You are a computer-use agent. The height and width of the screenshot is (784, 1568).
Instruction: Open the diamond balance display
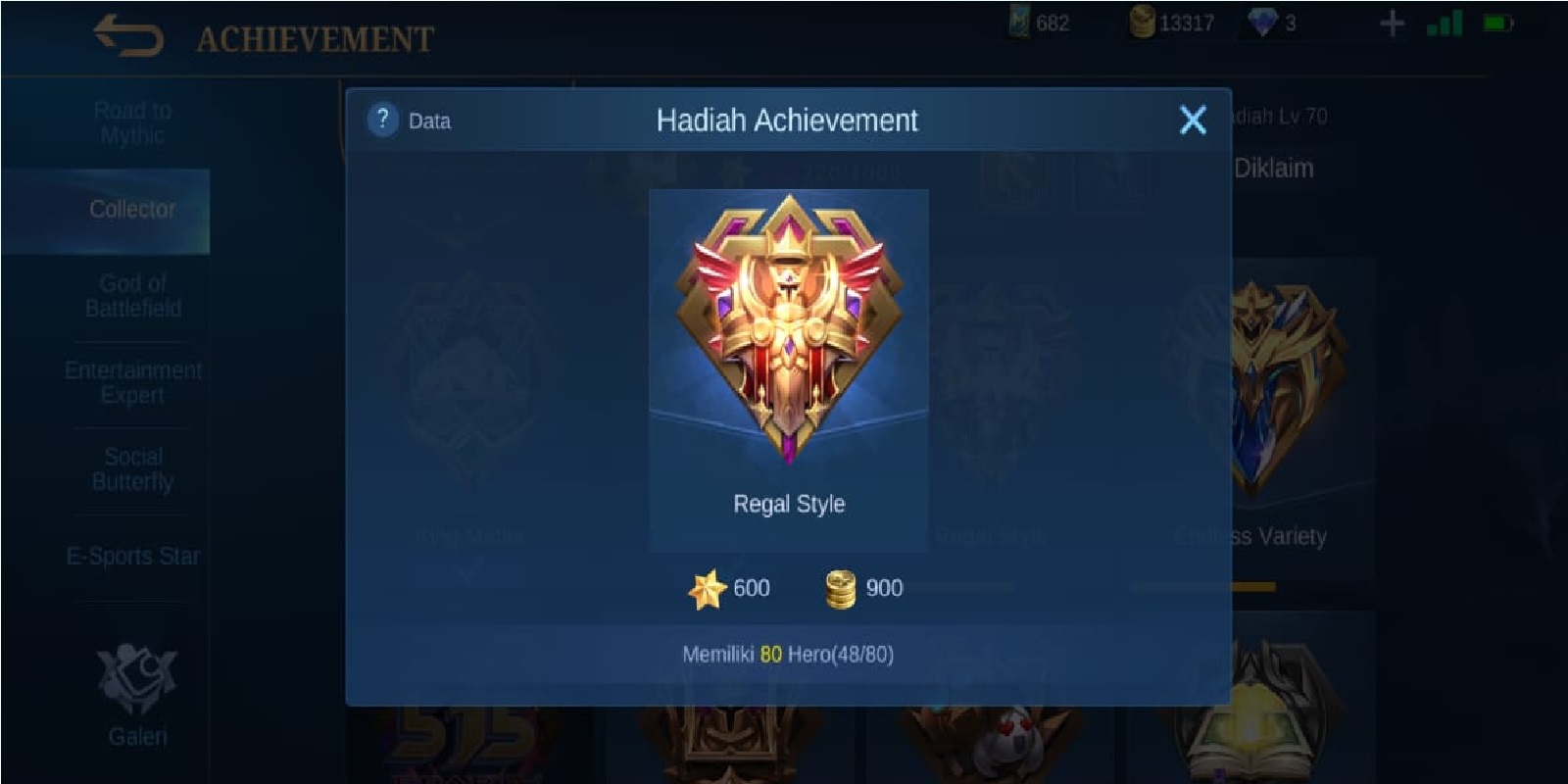click(1260, 21)
